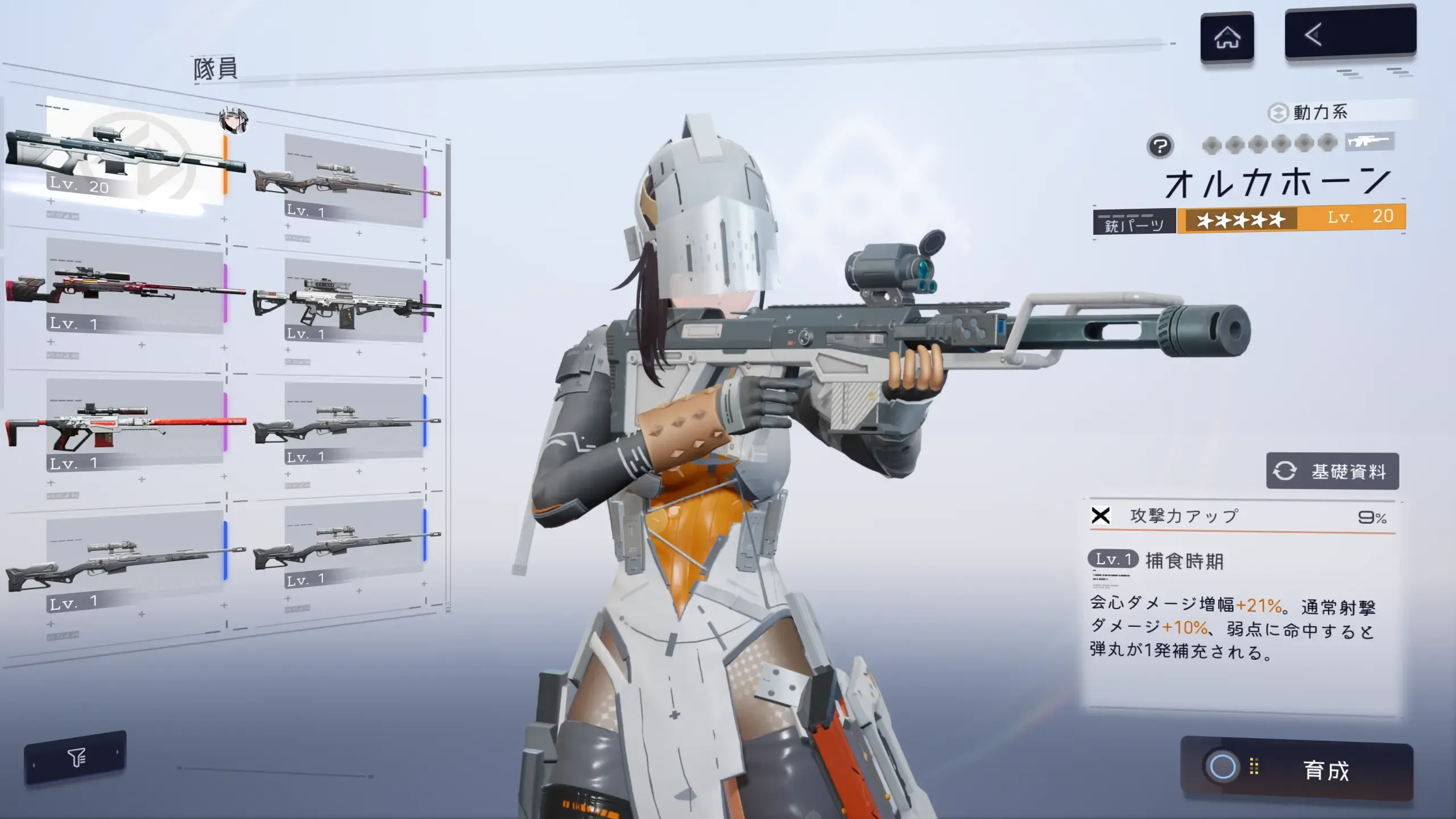Select the Lv. 20 オルカホーン rifle
Image resolution: width=1456 pixels, height=819 pixels.
[125, 154]
